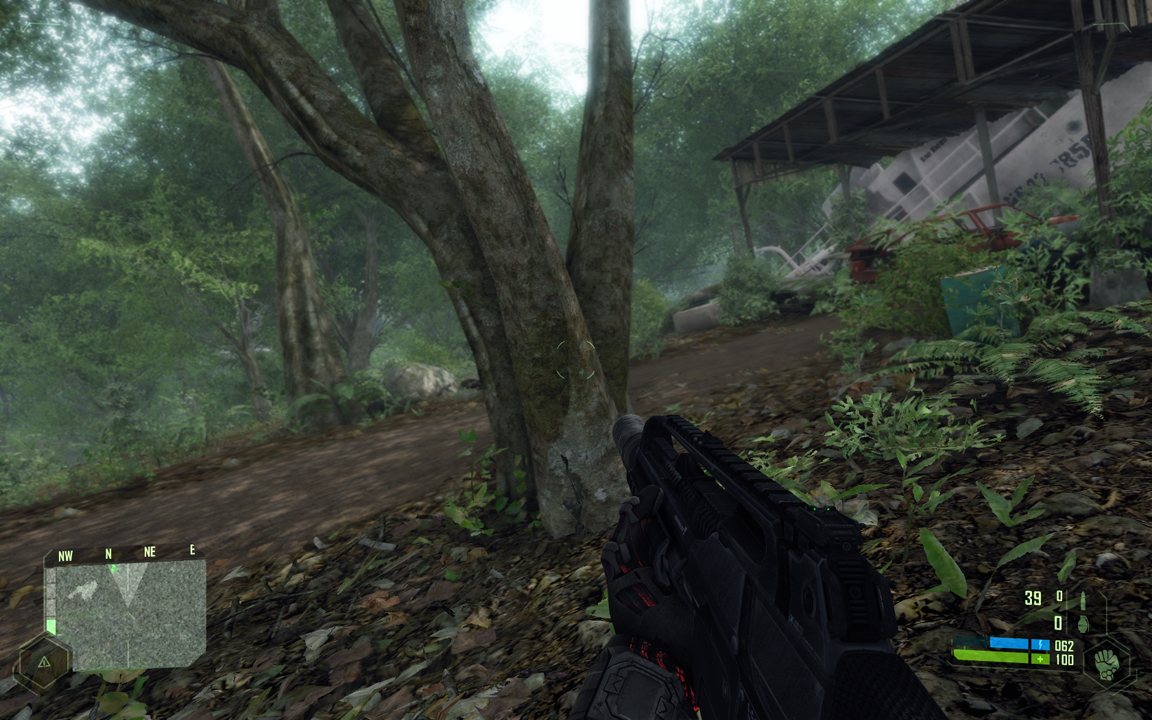Click the compass heading strip
Screen dimensions: 1152x720
(124, 553)
